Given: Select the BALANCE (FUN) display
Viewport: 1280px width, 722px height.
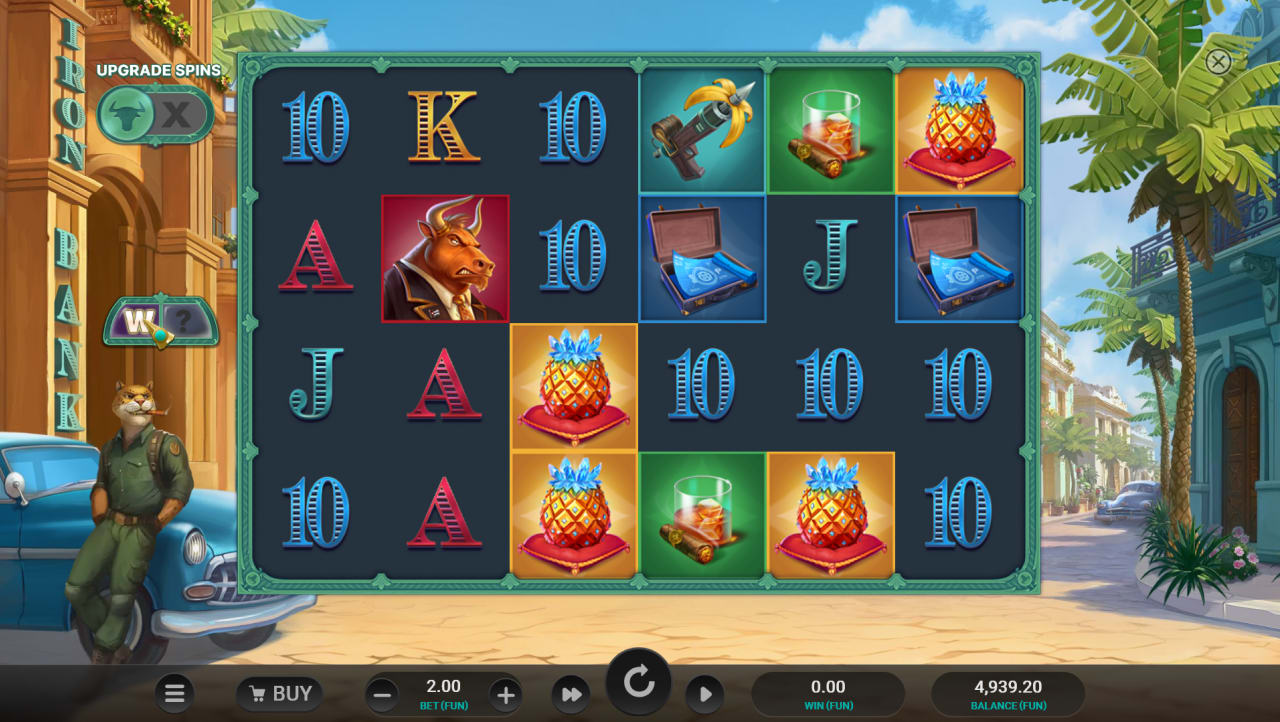Looking at the screenshot, I should tap(1006, 693).
